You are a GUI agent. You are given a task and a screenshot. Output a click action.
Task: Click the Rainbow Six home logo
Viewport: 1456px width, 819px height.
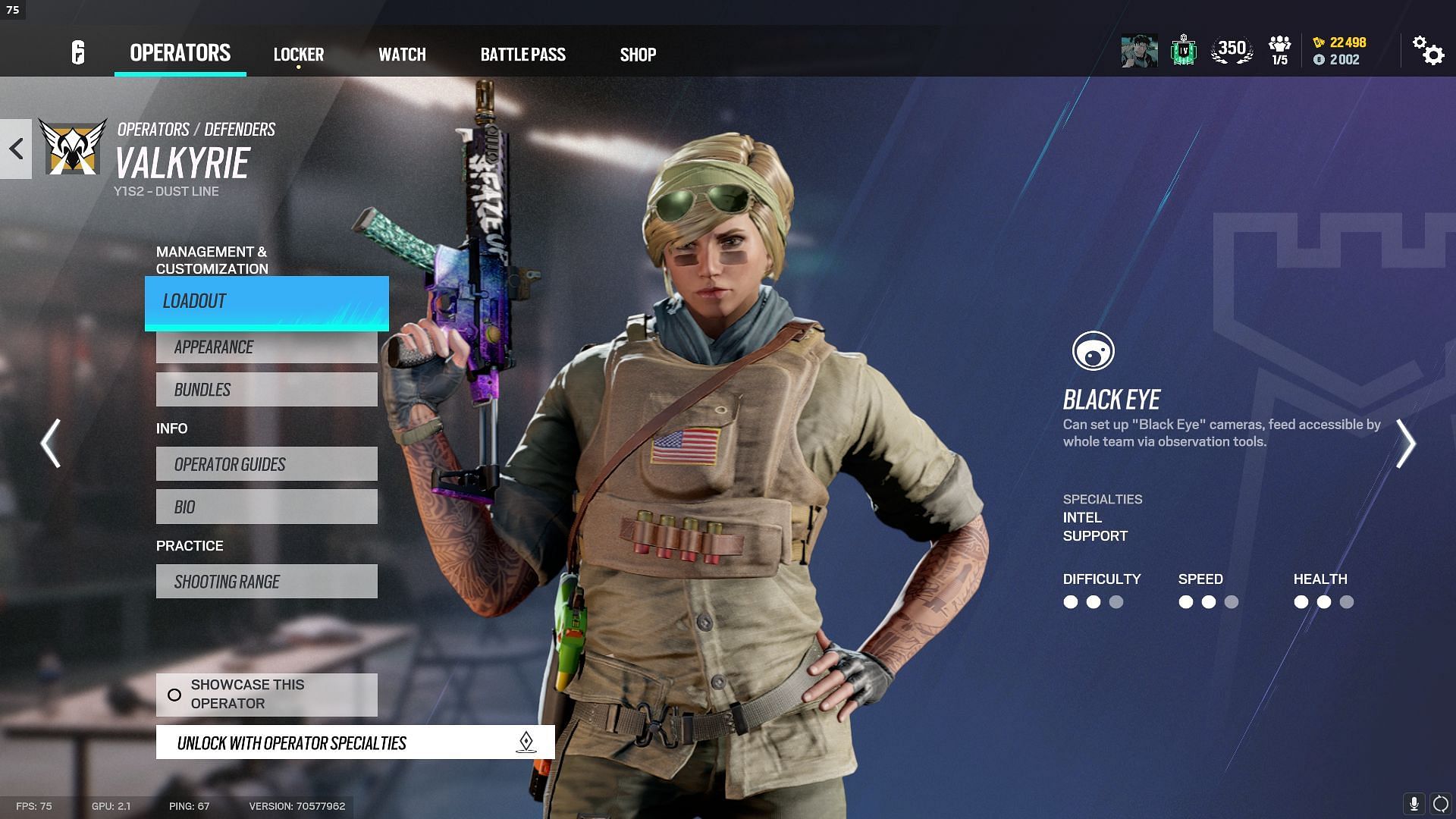(78, 53)
